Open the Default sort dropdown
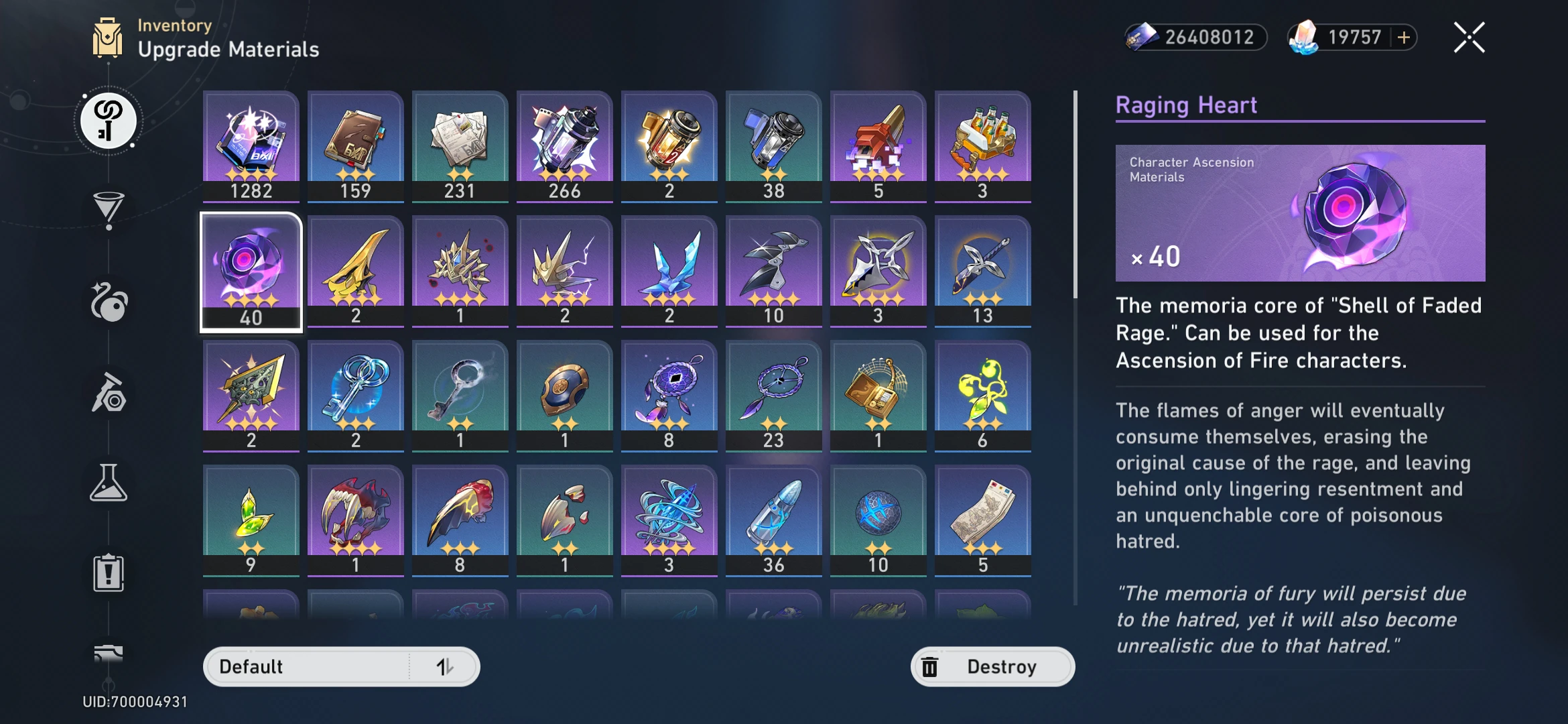 341,666
